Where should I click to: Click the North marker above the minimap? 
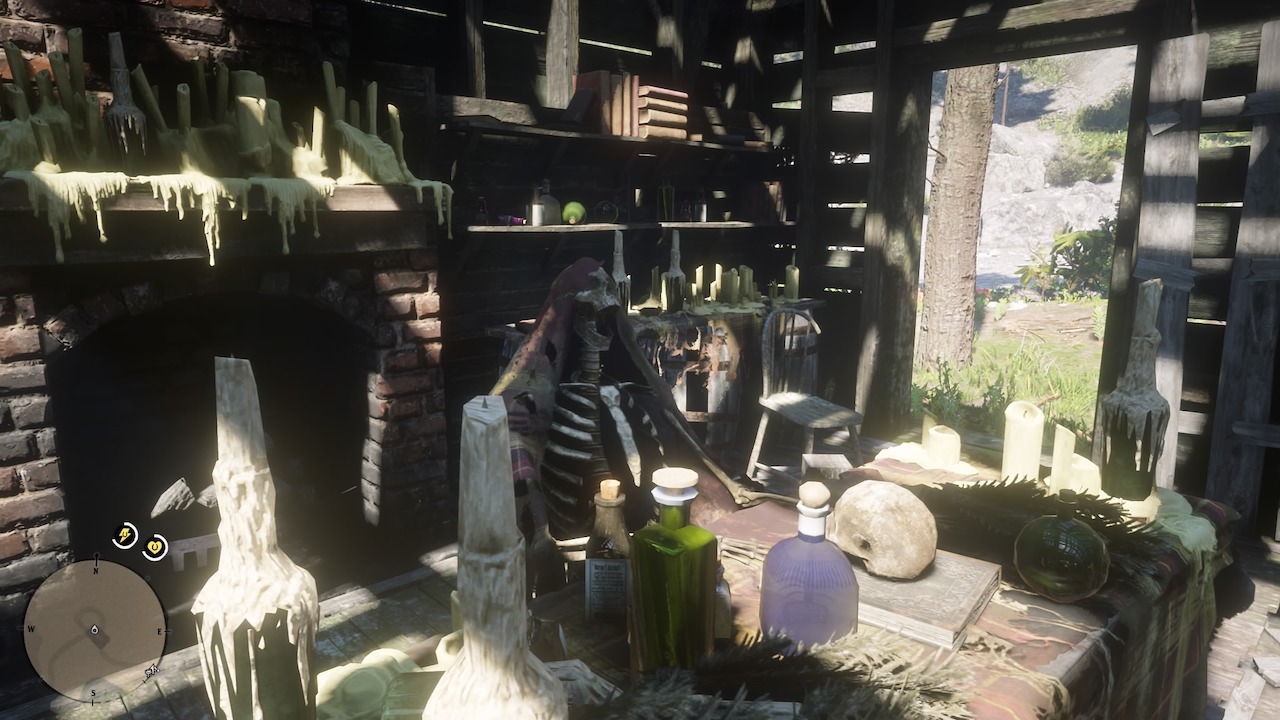click(96, 570)
